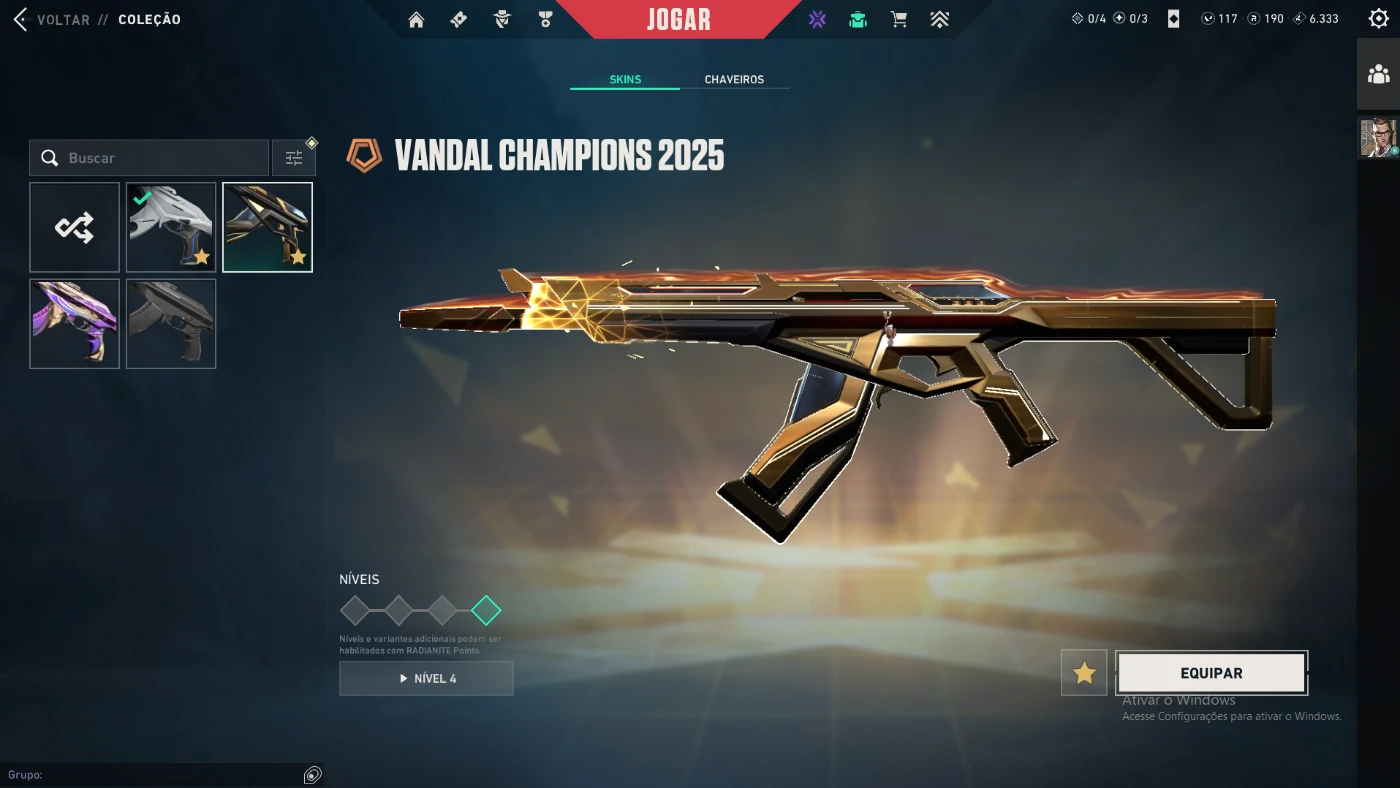The image size is (1400, 788).
Task: Type in the Buscar search field
Action: coord(160,158)
